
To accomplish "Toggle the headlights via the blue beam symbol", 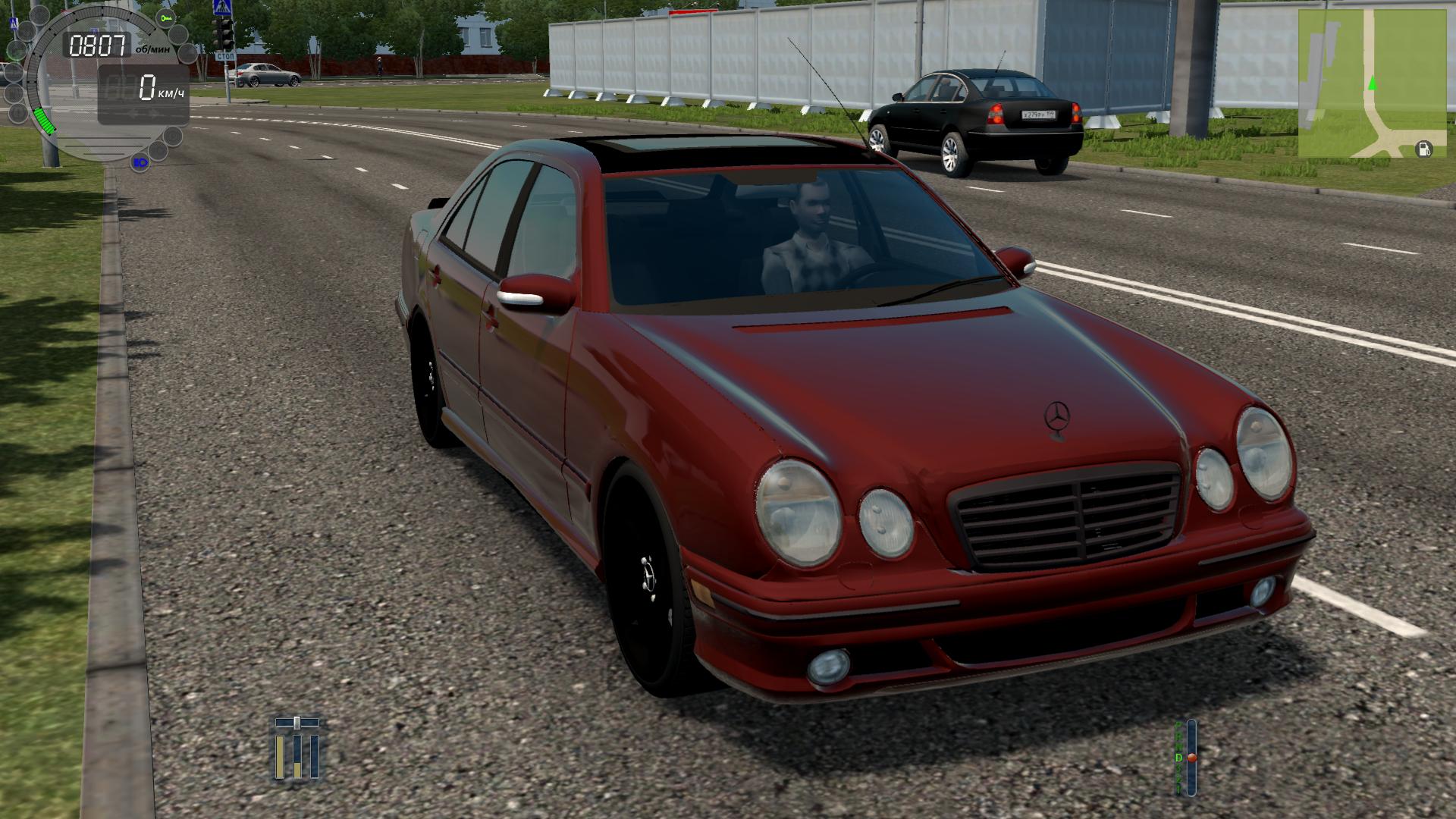I will point(140,162).
